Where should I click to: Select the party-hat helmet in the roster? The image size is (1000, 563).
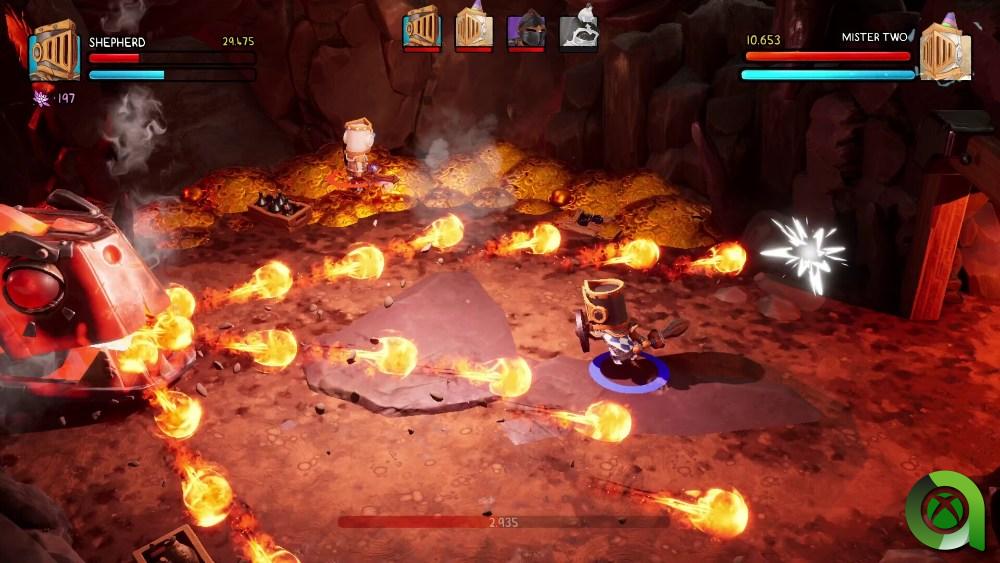click(x=474, y=28)
